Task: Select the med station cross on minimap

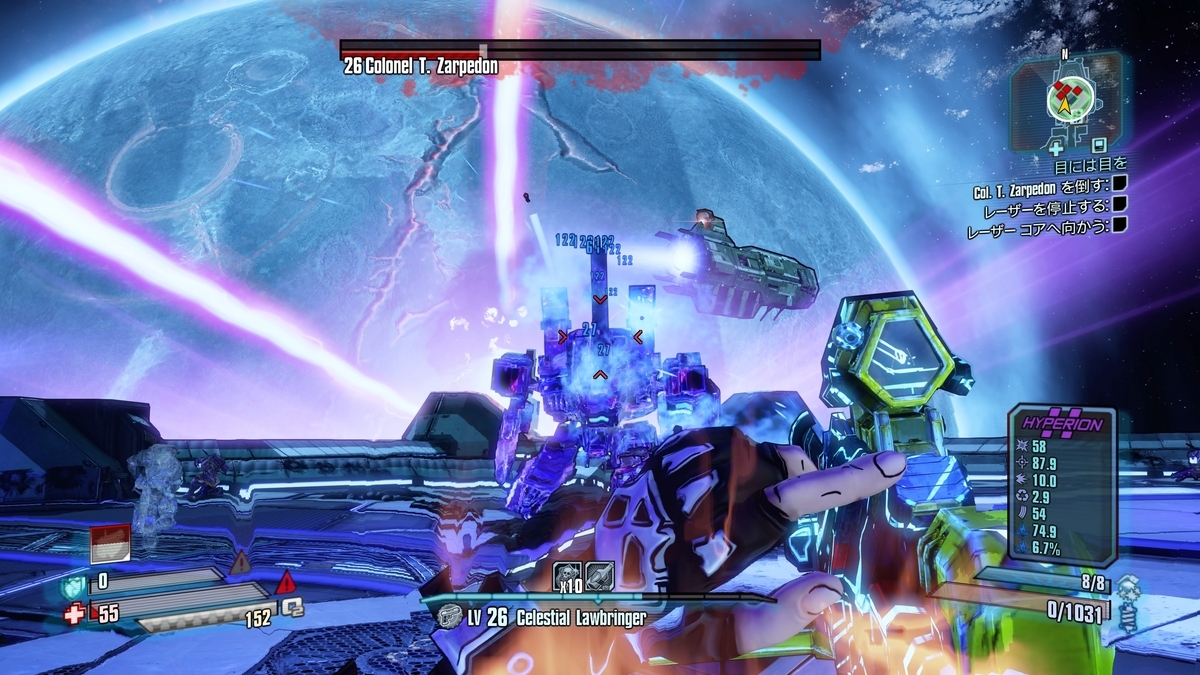Action: tap(1056, 147)
